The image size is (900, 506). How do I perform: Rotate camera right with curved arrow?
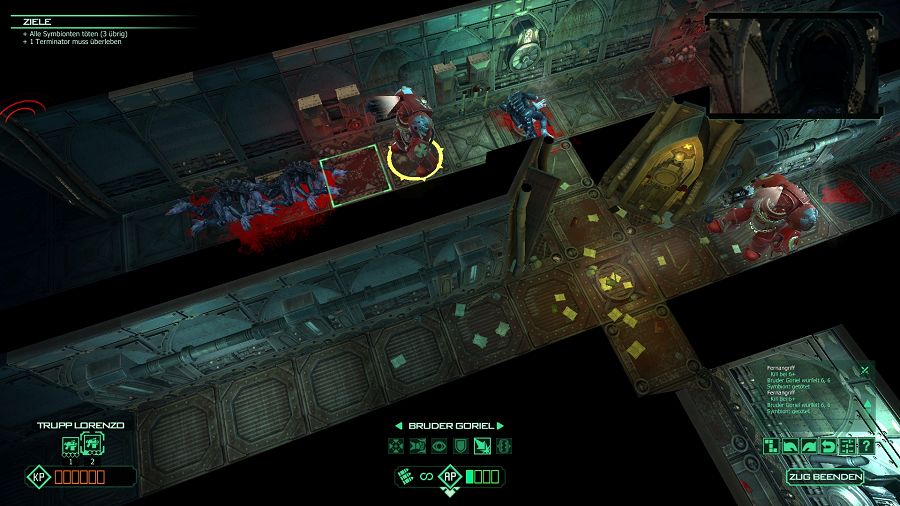[810, 446]
